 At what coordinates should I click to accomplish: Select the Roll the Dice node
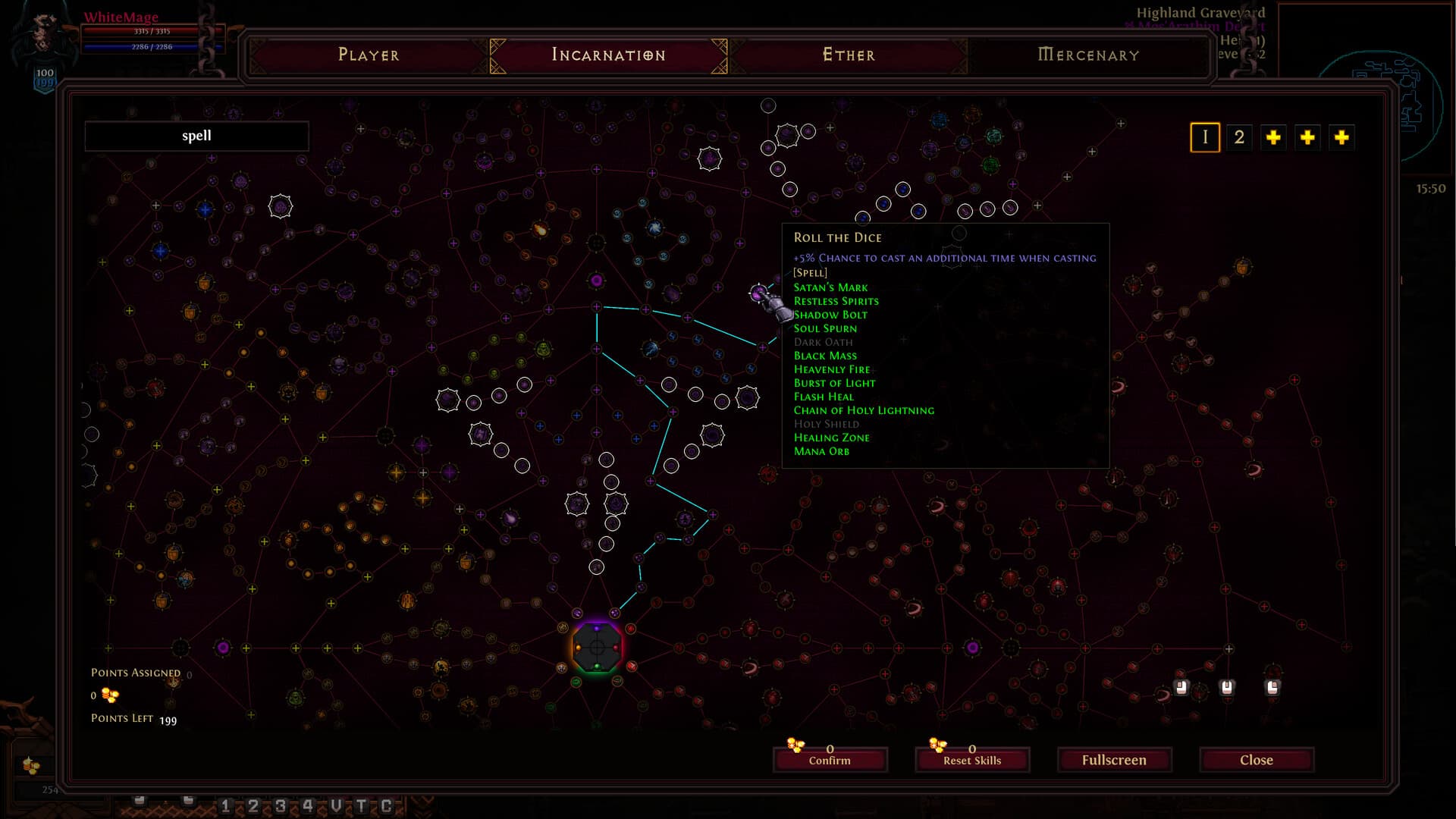pyautogui.click(x=758, y=293)
